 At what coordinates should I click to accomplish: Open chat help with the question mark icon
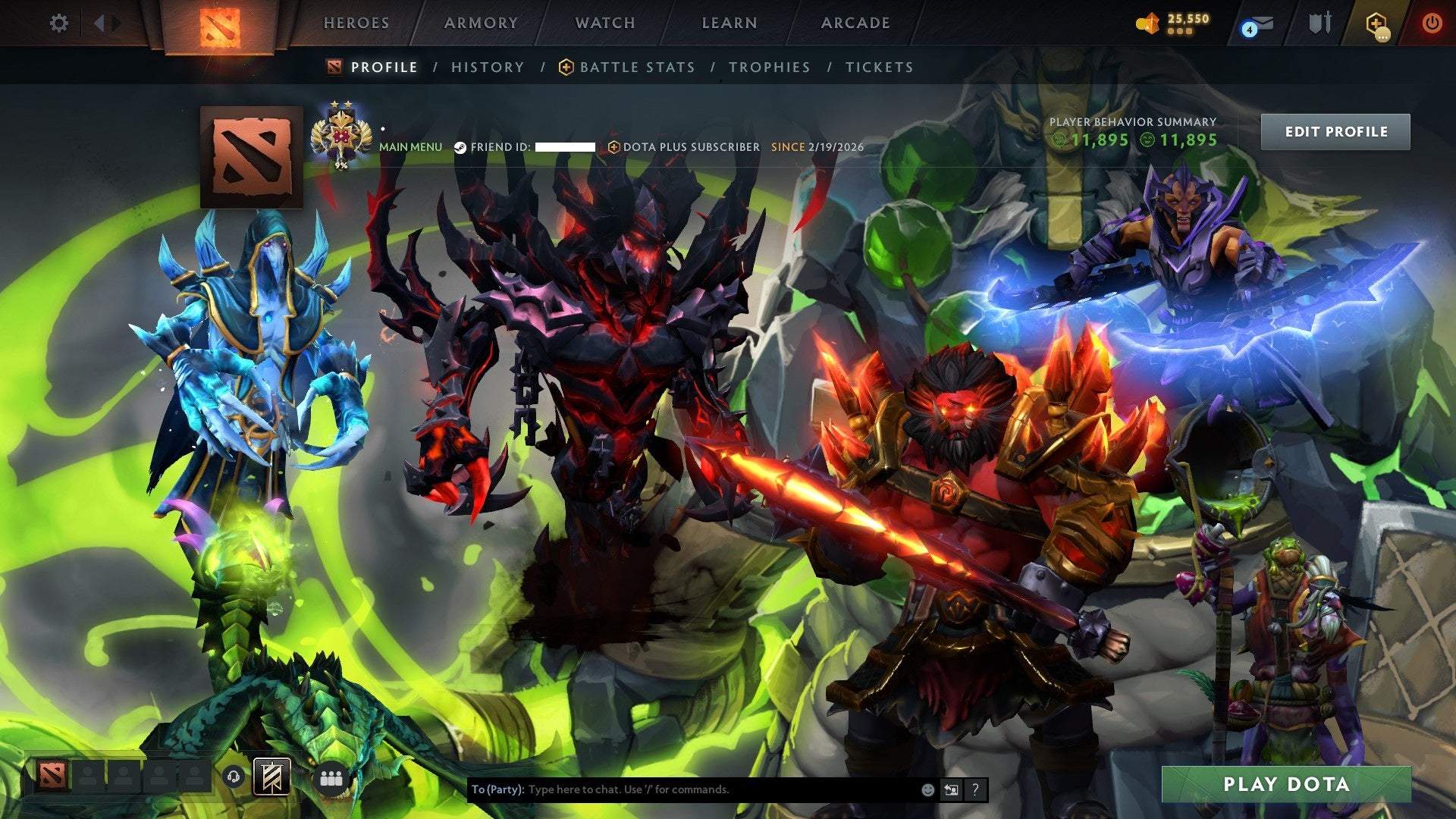975,789
